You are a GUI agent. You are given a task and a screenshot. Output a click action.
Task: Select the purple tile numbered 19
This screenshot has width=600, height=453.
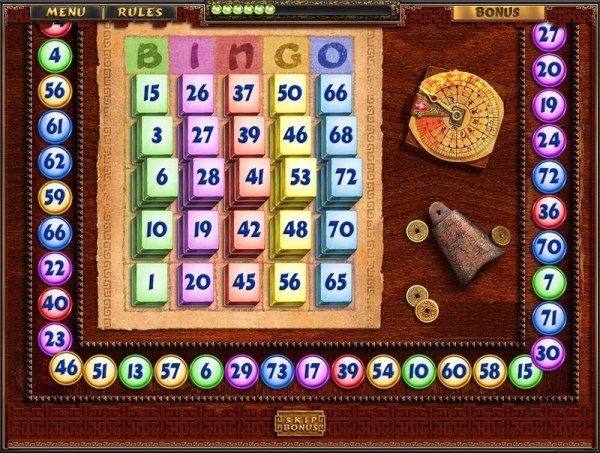point(202,230)
